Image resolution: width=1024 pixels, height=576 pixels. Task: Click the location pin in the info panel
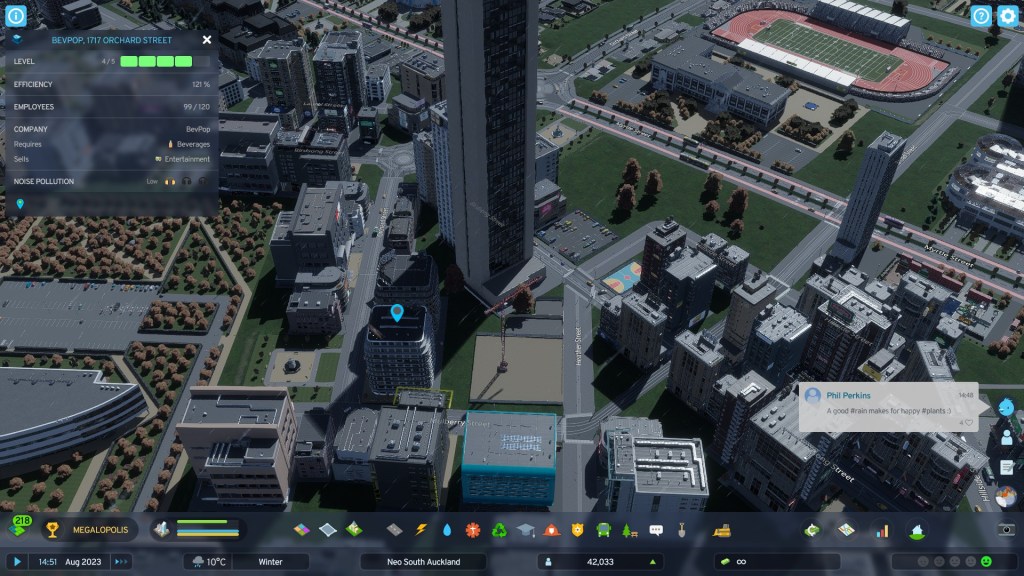click(20, 204)
